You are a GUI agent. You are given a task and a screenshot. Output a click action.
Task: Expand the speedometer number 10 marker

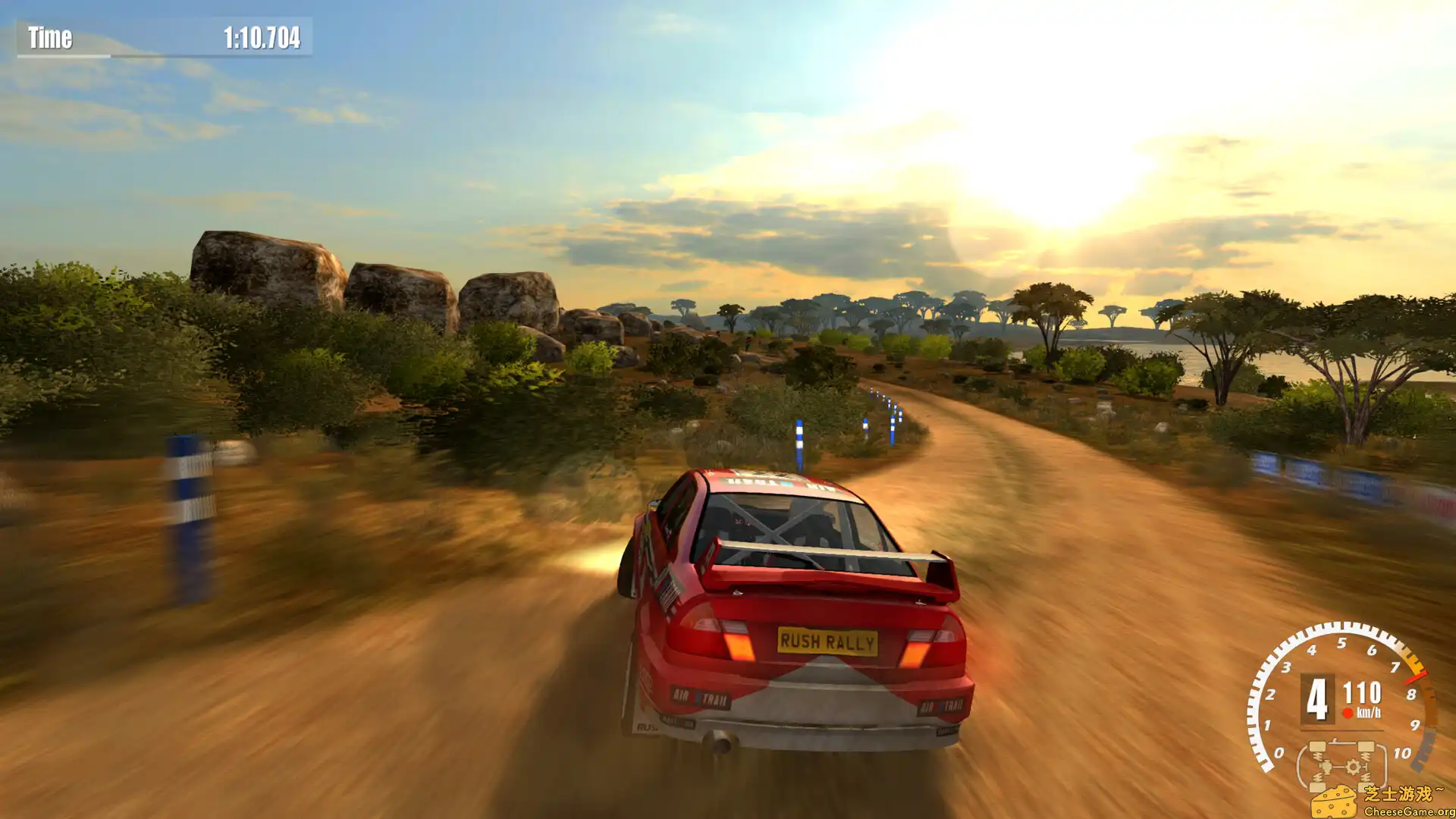[x=1402, y=752]
